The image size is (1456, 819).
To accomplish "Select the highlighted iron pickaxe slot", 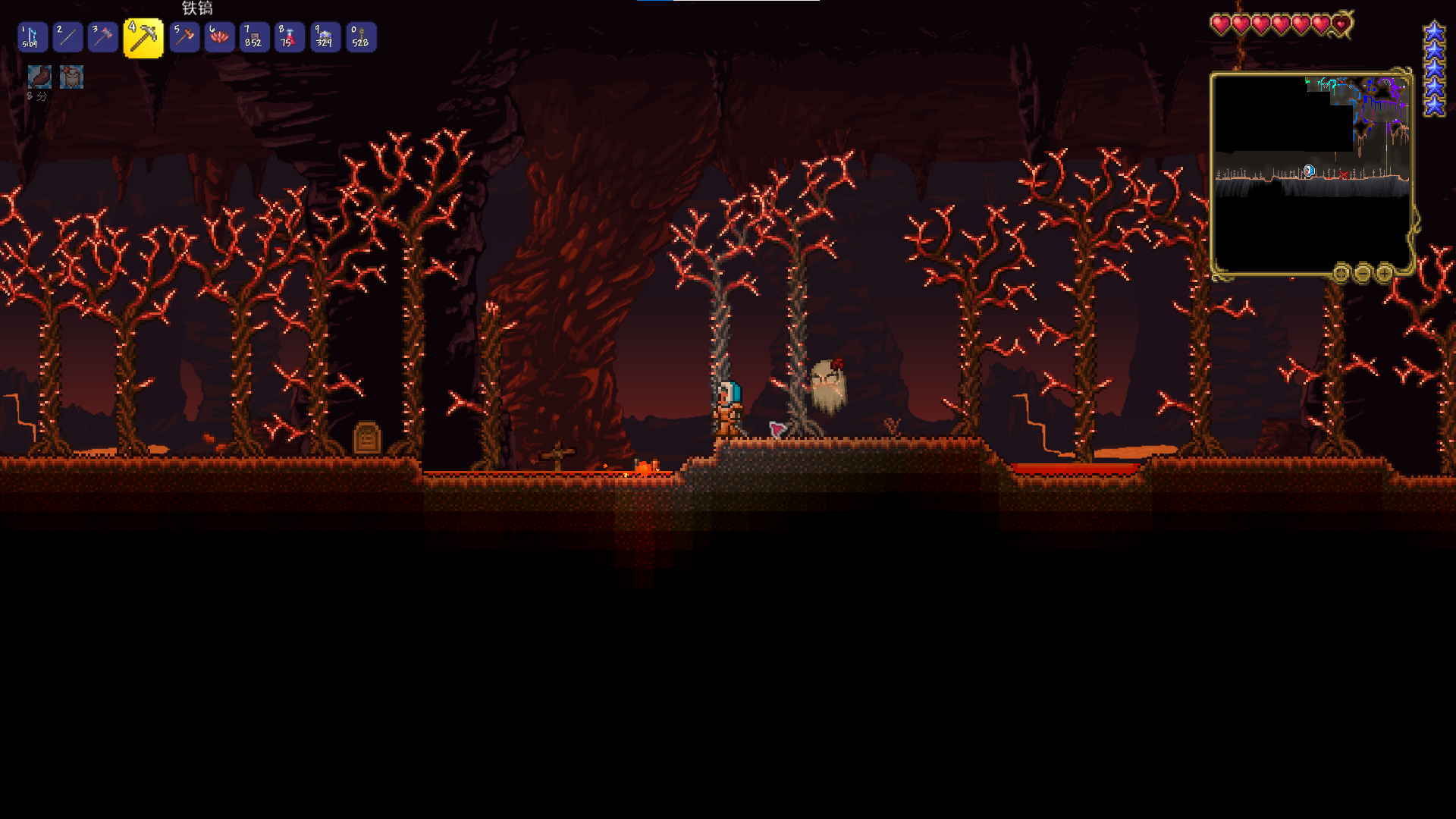I will click(x=143, y=38).
